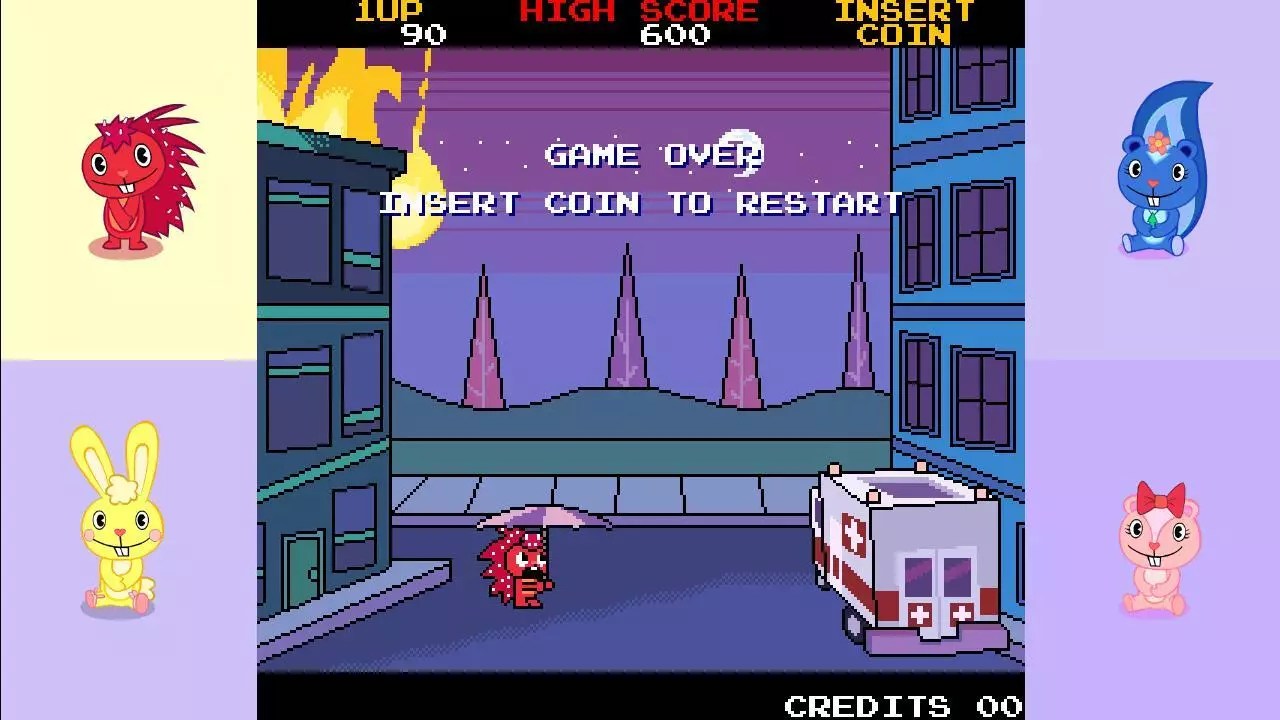Click Flaky holding the umbrella in the street
The height and width of the screenshot is (720, 1280).
(x=520, y=570)
